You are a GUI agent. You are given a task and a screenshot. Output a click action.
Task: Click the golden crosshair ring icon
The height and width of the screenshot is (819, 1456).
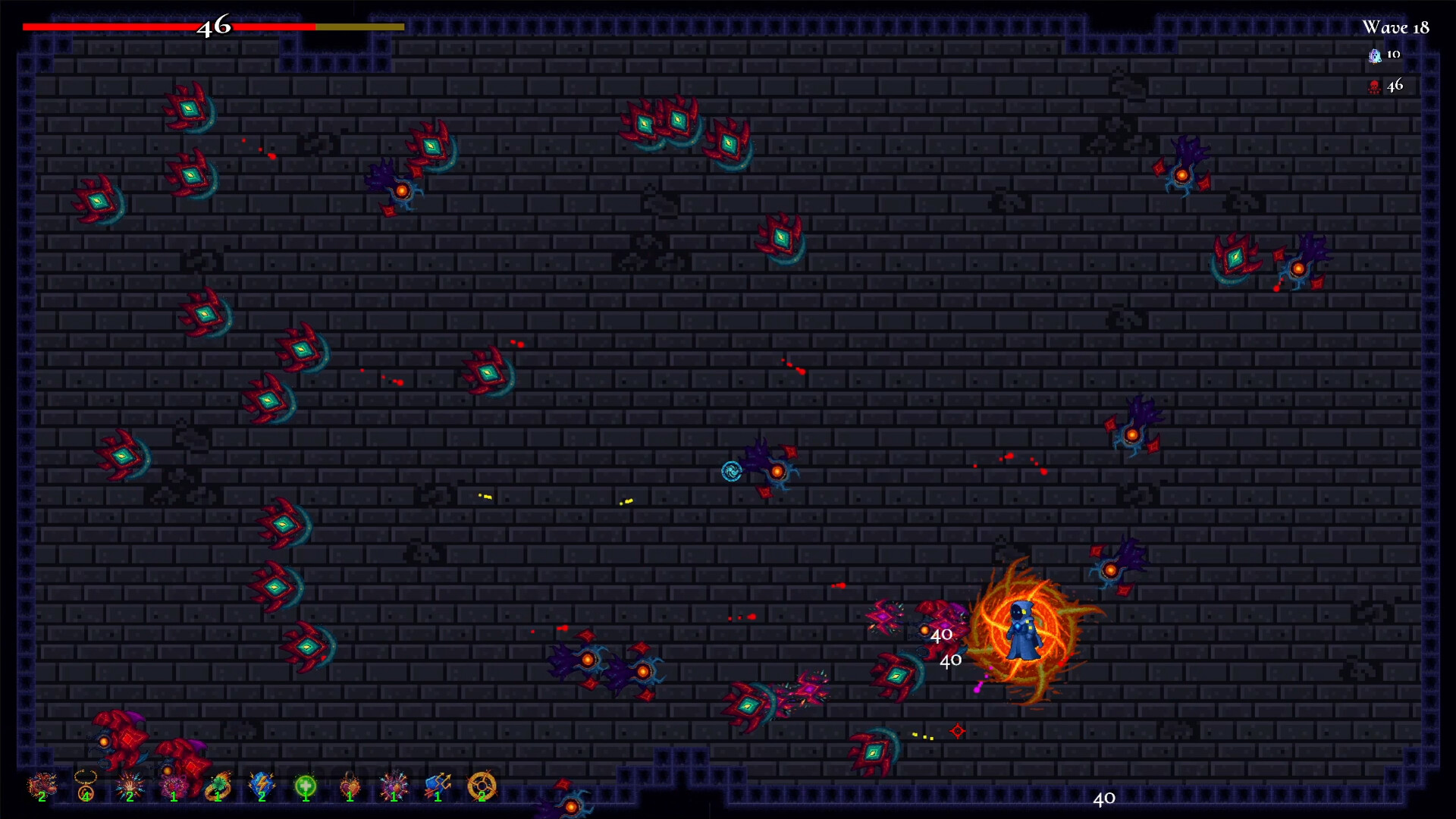482,786
